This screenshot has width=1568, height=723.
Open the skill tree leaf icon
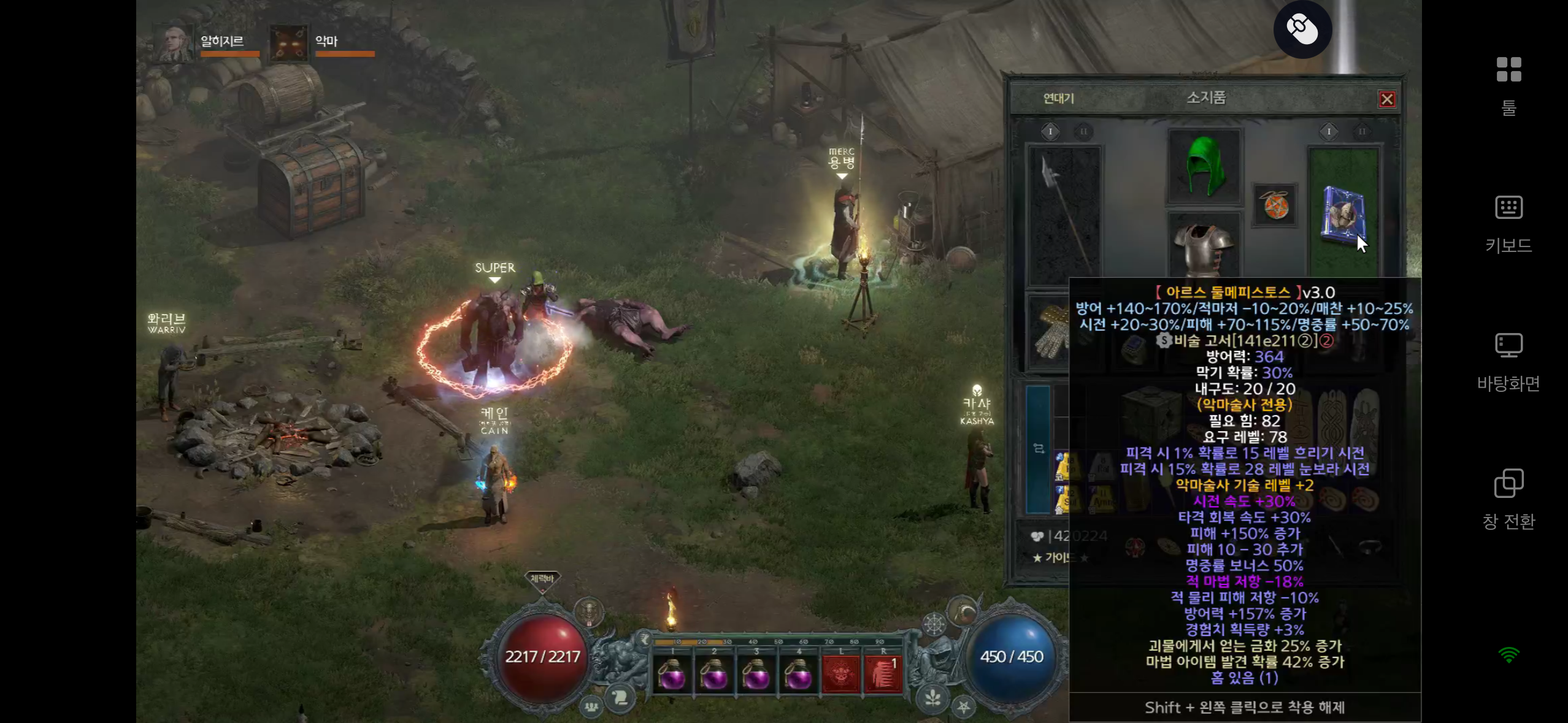pyautogui.click(x=932, y=698)
